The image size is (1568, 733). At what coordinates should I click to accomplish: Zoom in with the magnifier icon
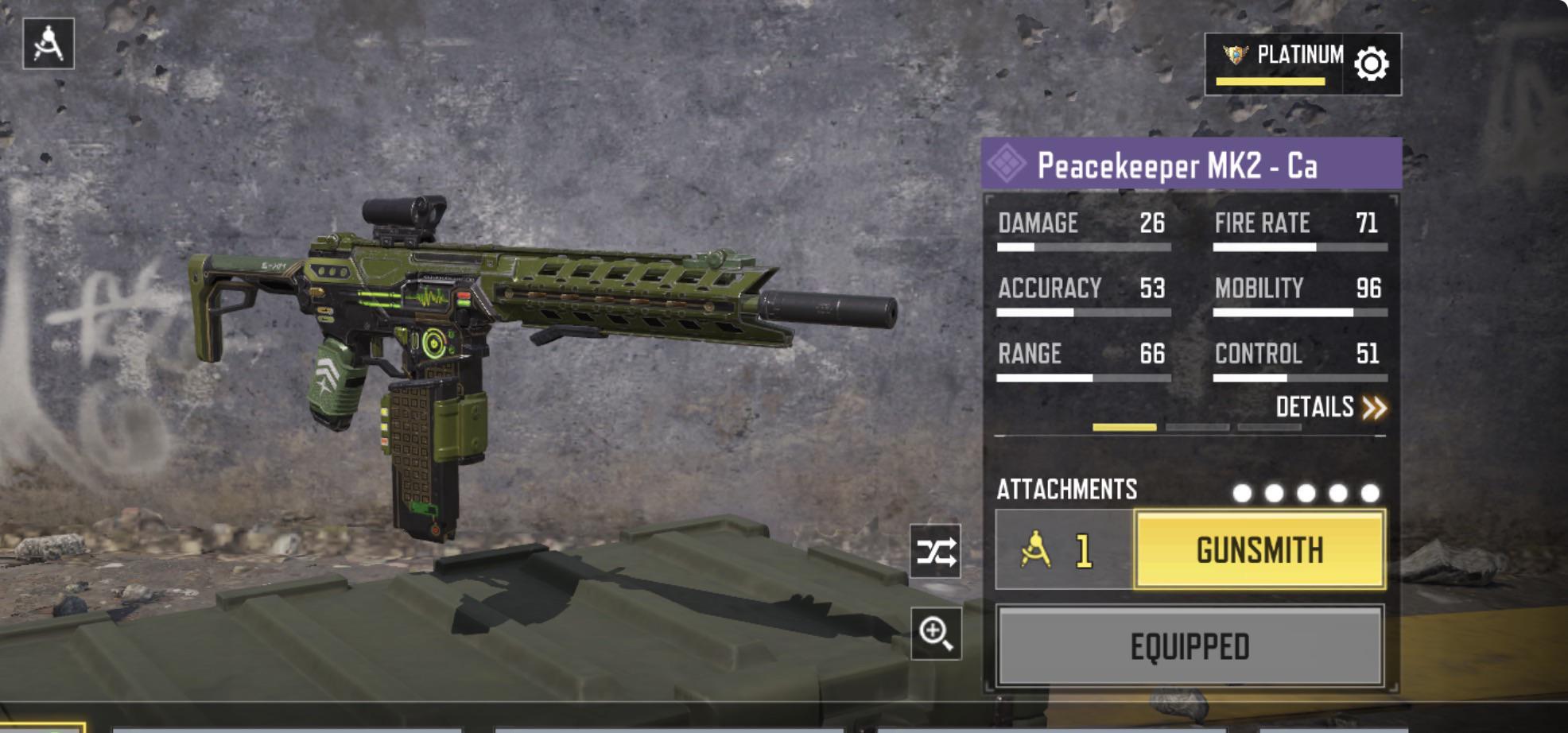tap(936, 634)
